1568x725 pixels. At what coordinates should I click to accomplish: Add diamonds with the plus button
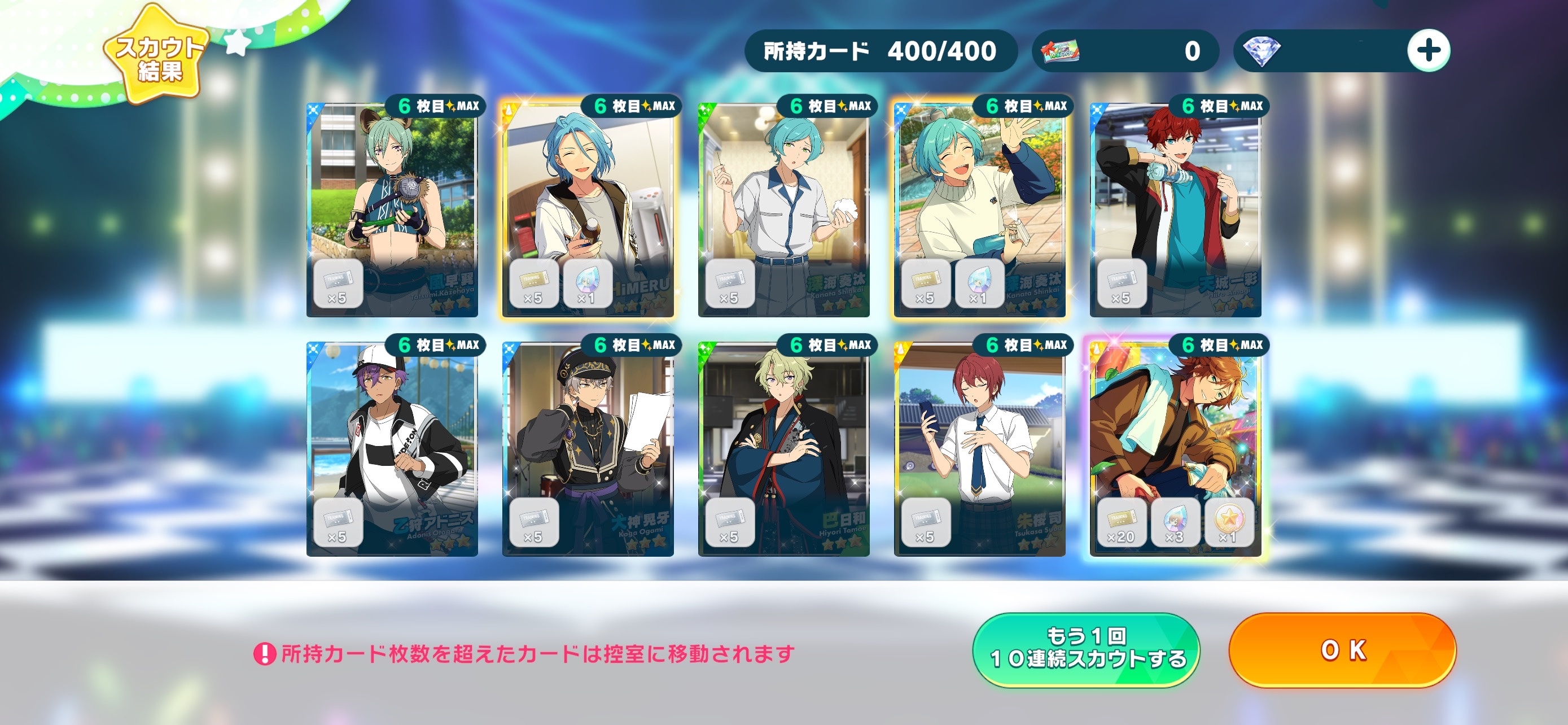(1428, 50)
